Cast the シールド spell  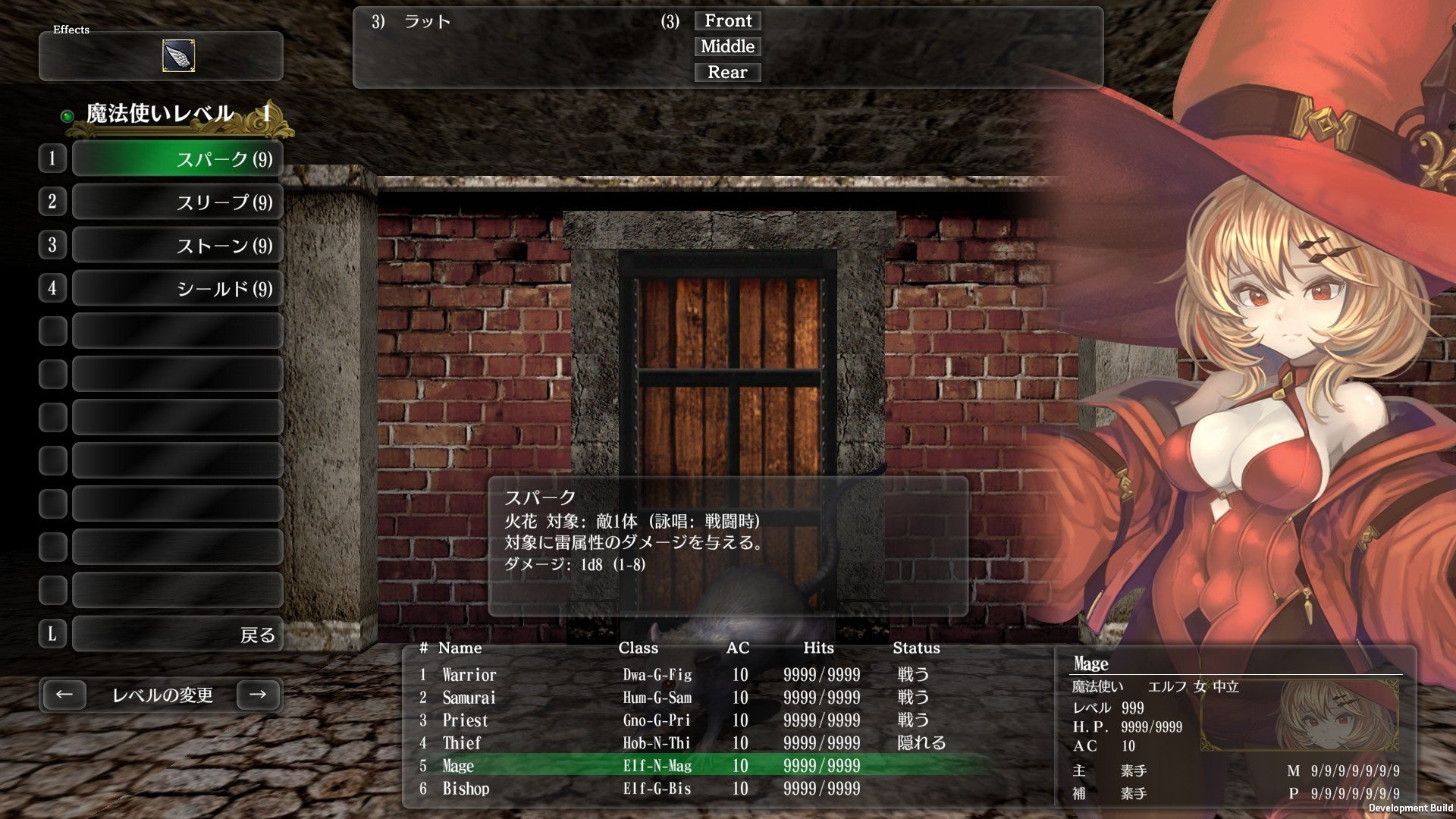pyautogui.click(x=176, y=287)
